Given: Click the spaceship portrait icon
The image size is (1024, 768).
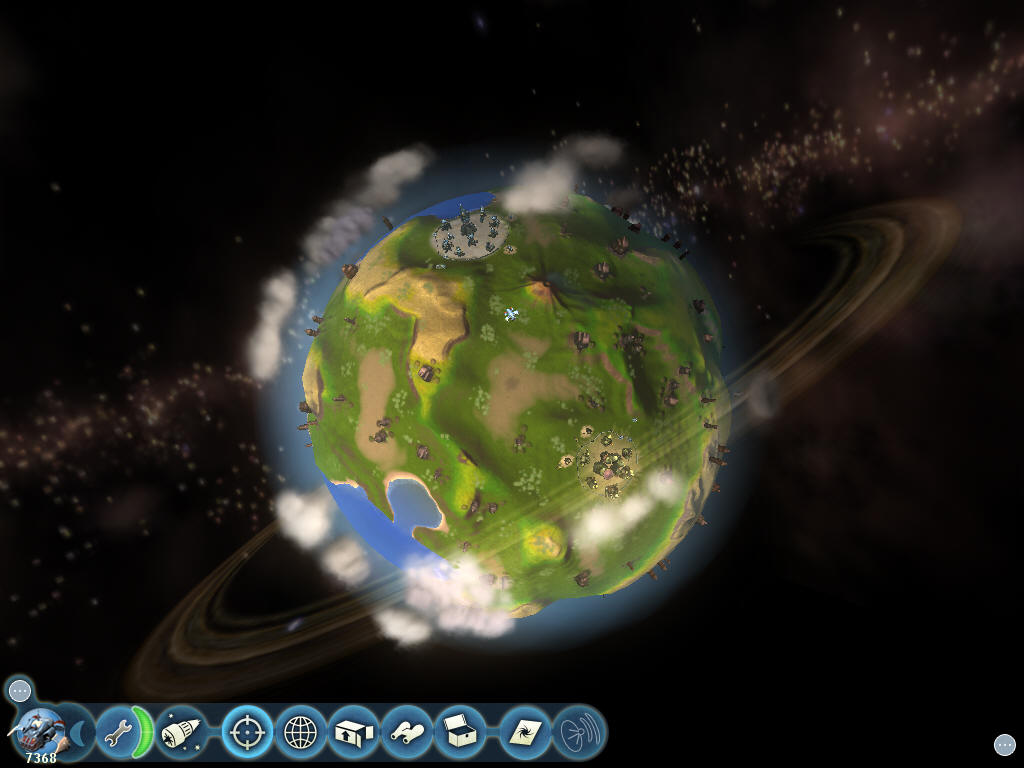Looking at the screenshot, I should point(40,731).
